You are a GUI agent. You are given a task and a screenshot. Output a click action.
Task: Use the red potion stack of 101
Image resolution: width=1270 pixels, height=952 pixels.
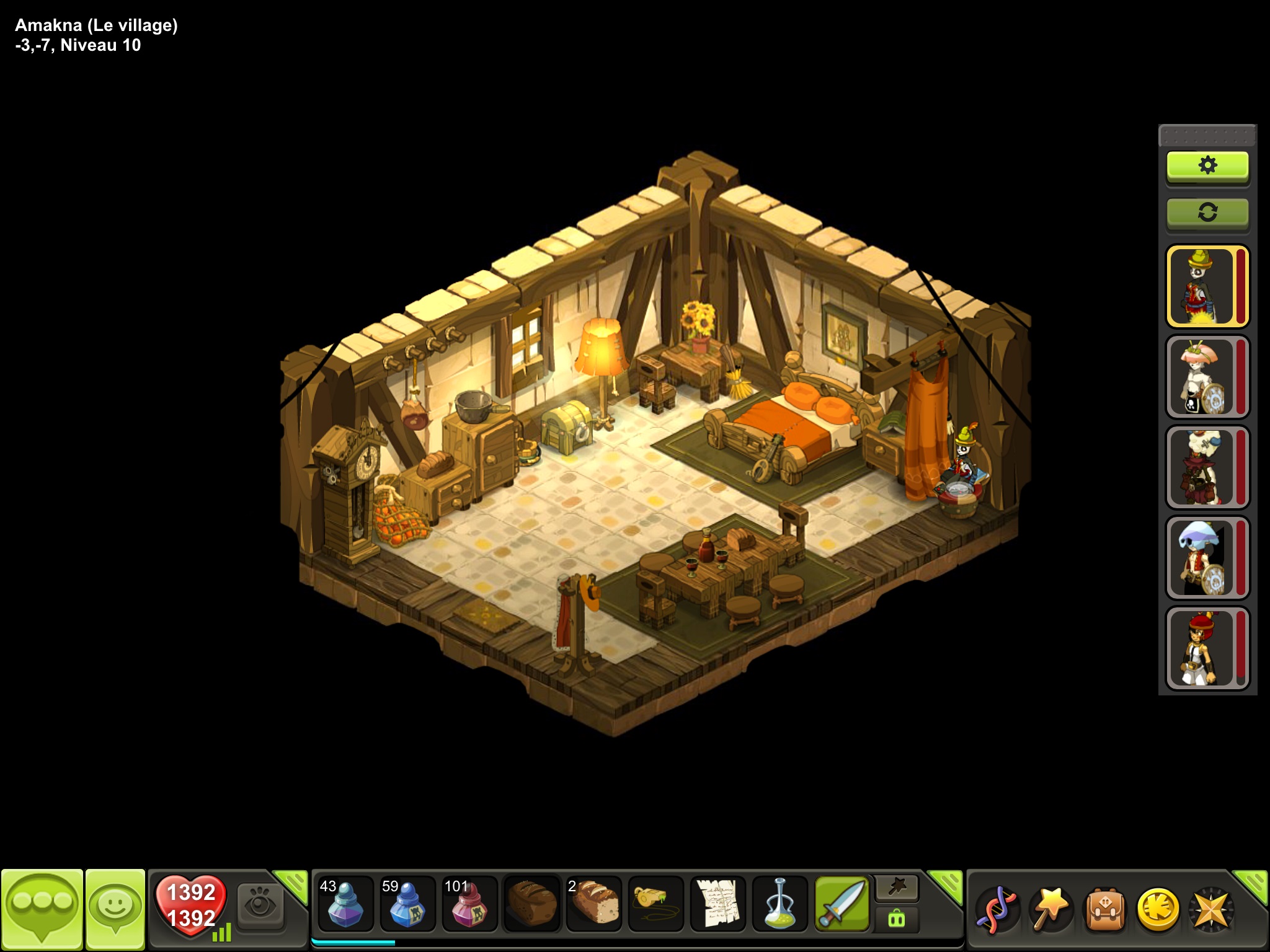(x=469, y=904)
